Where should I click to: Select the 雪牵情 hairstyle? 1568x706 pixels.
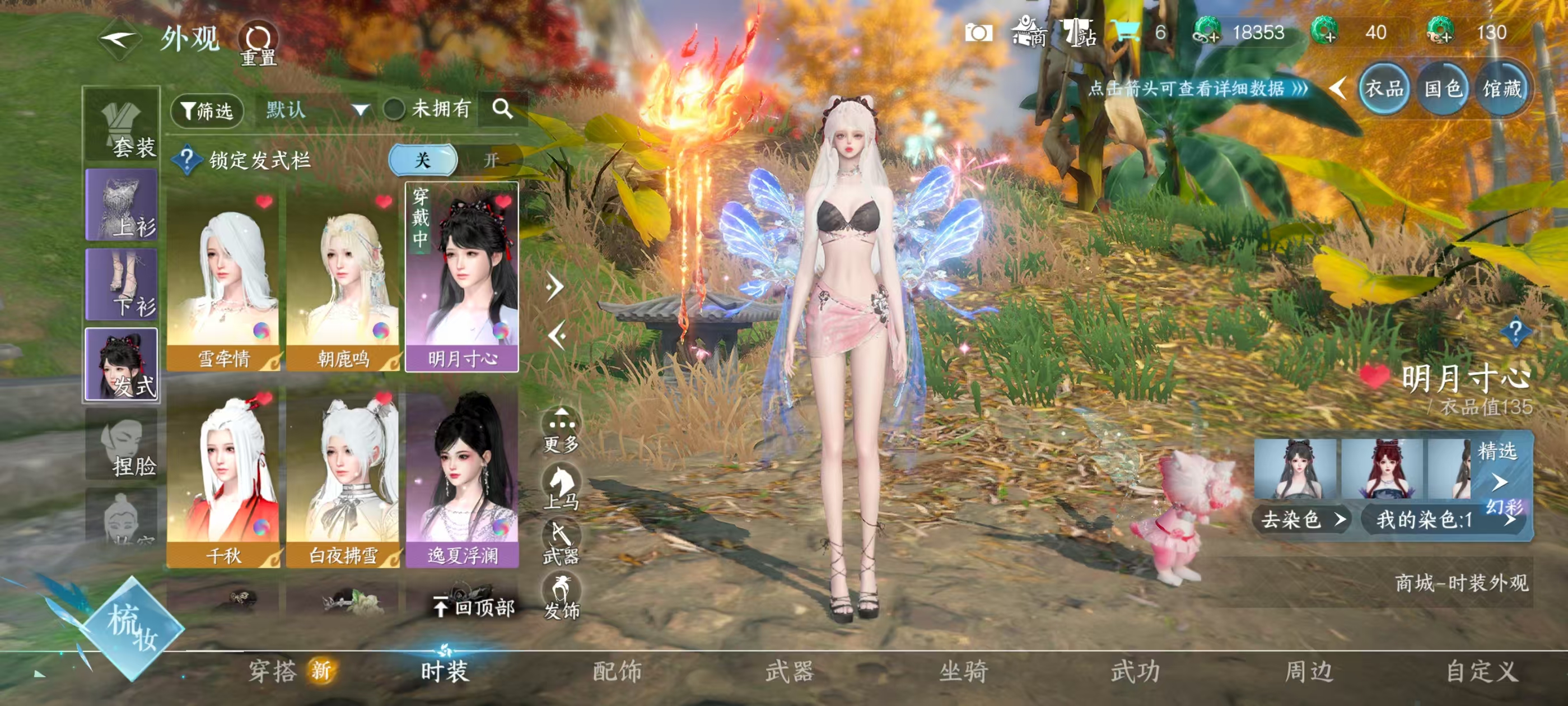(x=223, y=280)
